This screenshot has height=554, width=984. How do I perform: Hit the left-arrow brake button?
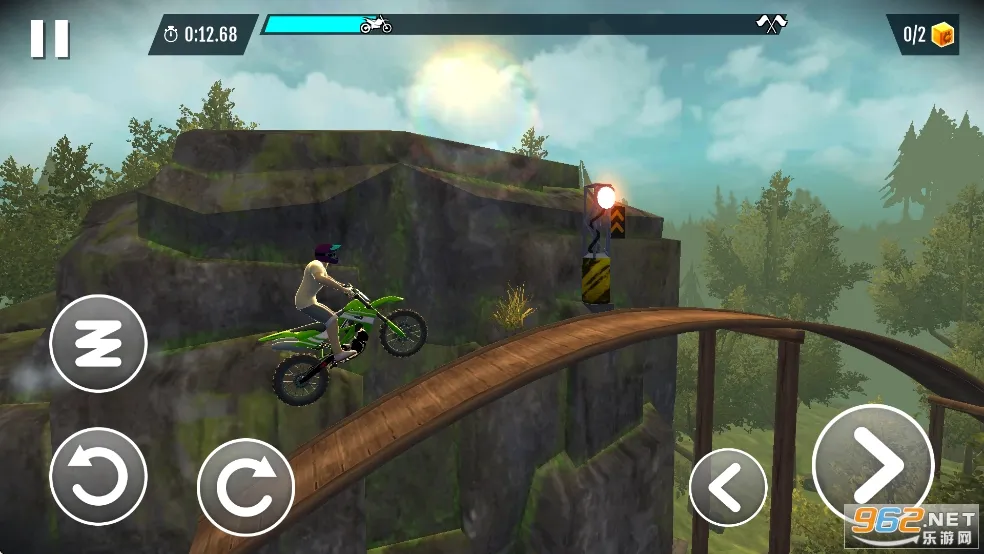(x=728, y=487)
